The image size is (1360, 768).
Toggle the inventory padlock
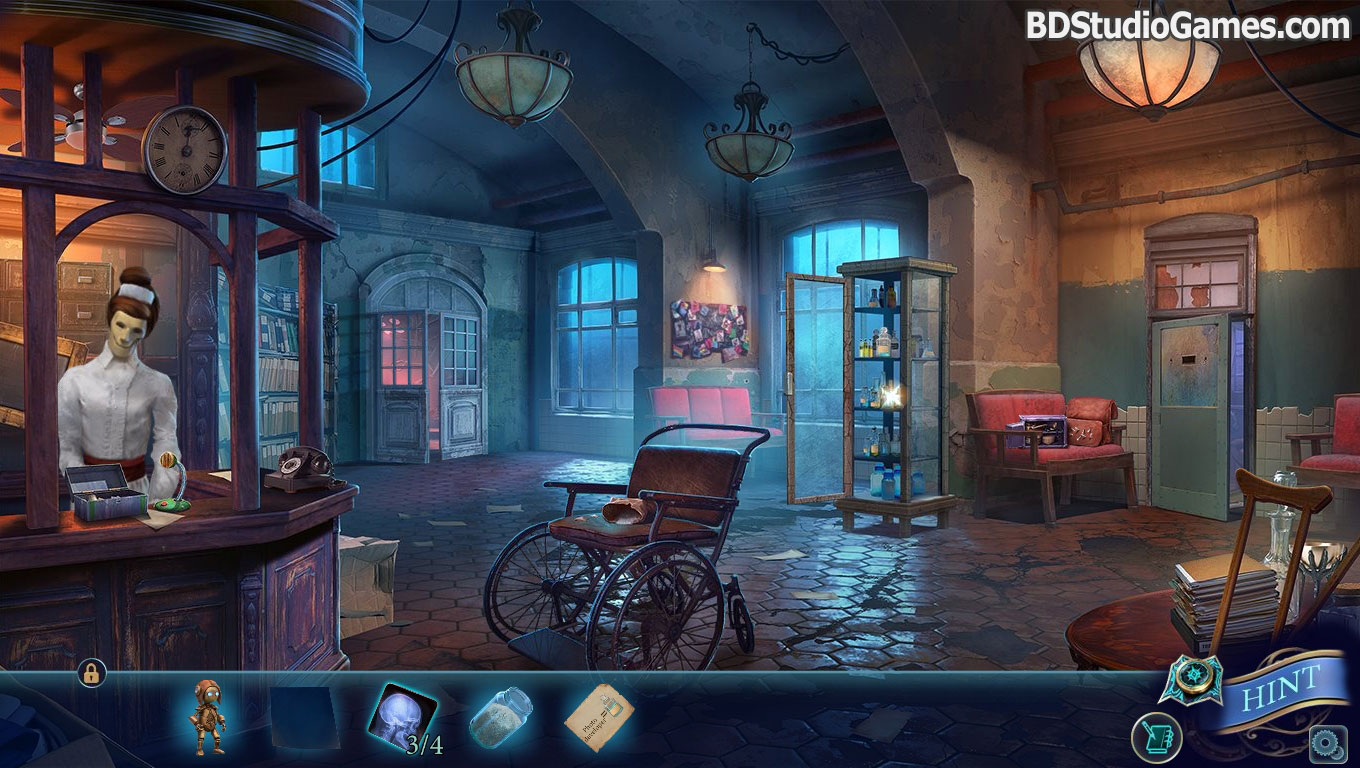click(90, 674)
